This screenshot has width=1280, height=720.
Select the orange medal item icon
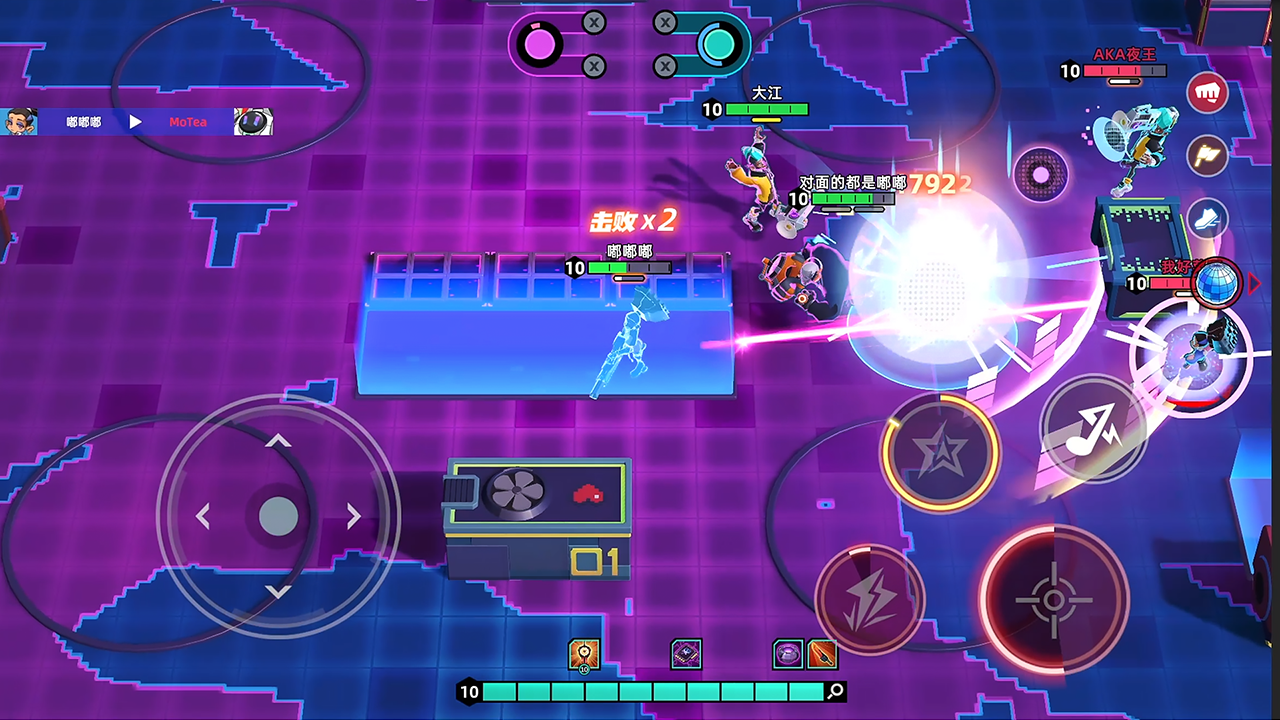point(584,654)
